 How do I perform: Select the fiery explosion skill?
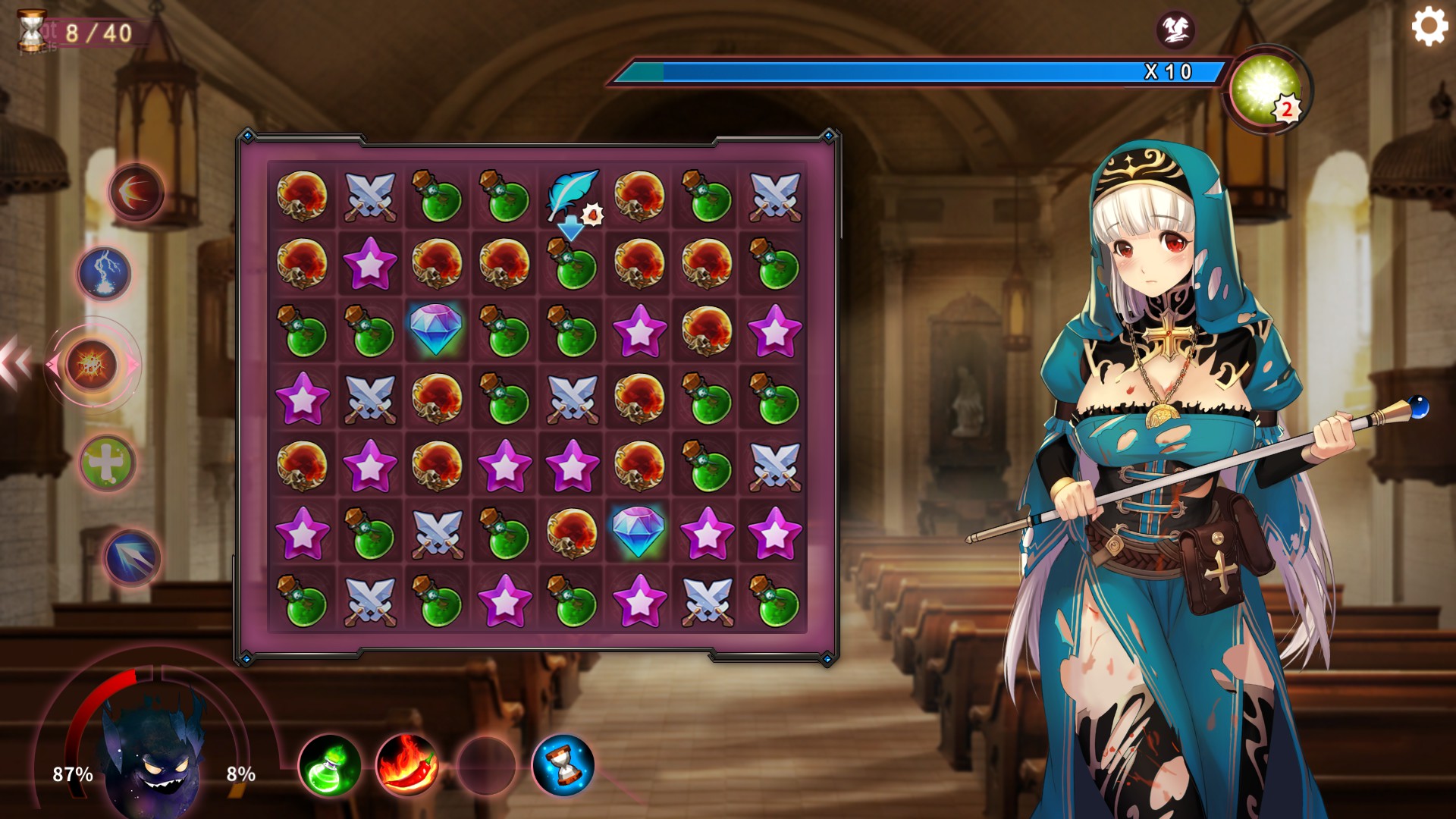tap(93, 365)
